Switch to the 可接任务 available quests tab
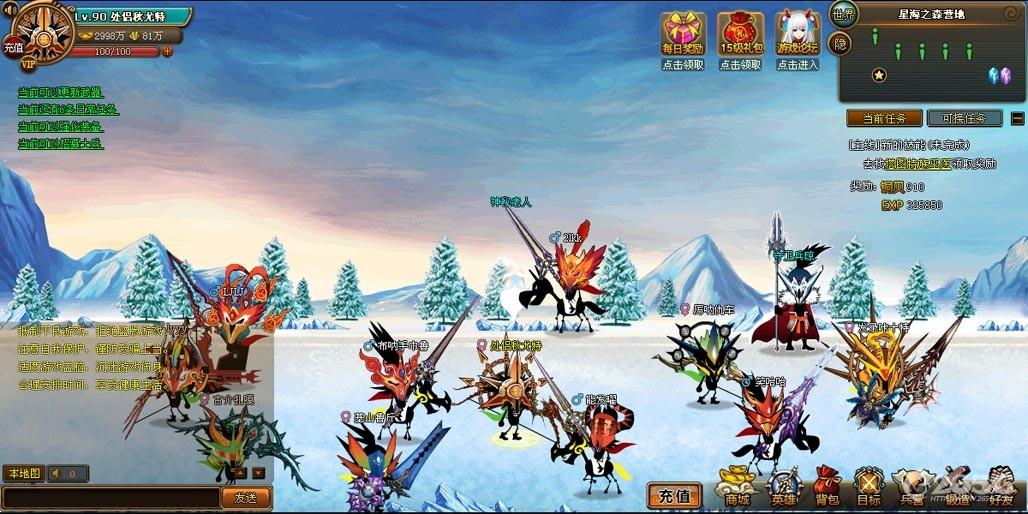Image resolution: width=1028 pixels, height=514 pixels. point(964,118)
